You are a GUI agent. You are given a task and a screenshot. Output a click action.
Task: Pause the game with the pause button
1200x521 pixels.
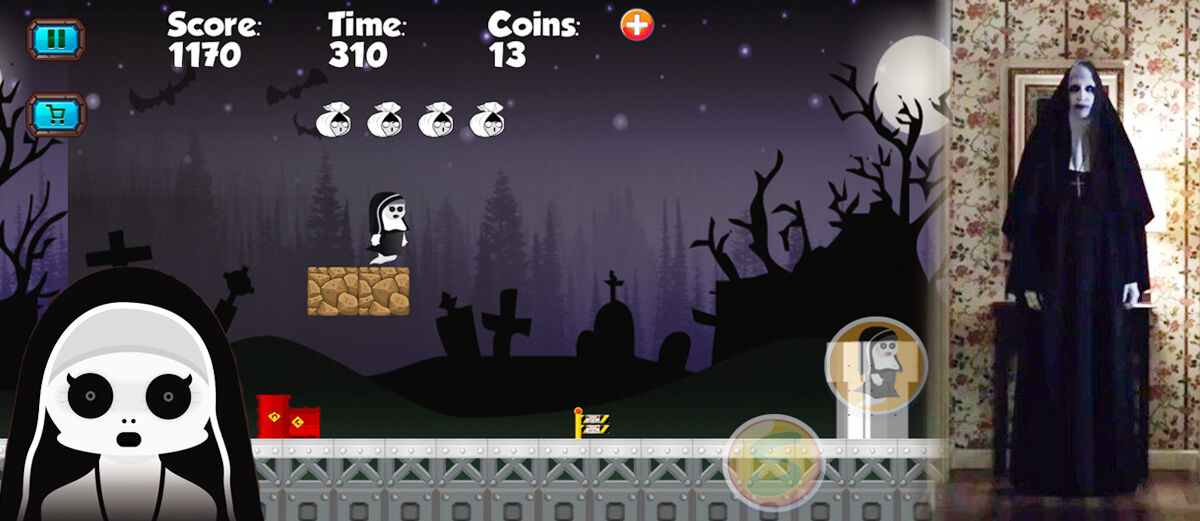(x=56, y=40)
